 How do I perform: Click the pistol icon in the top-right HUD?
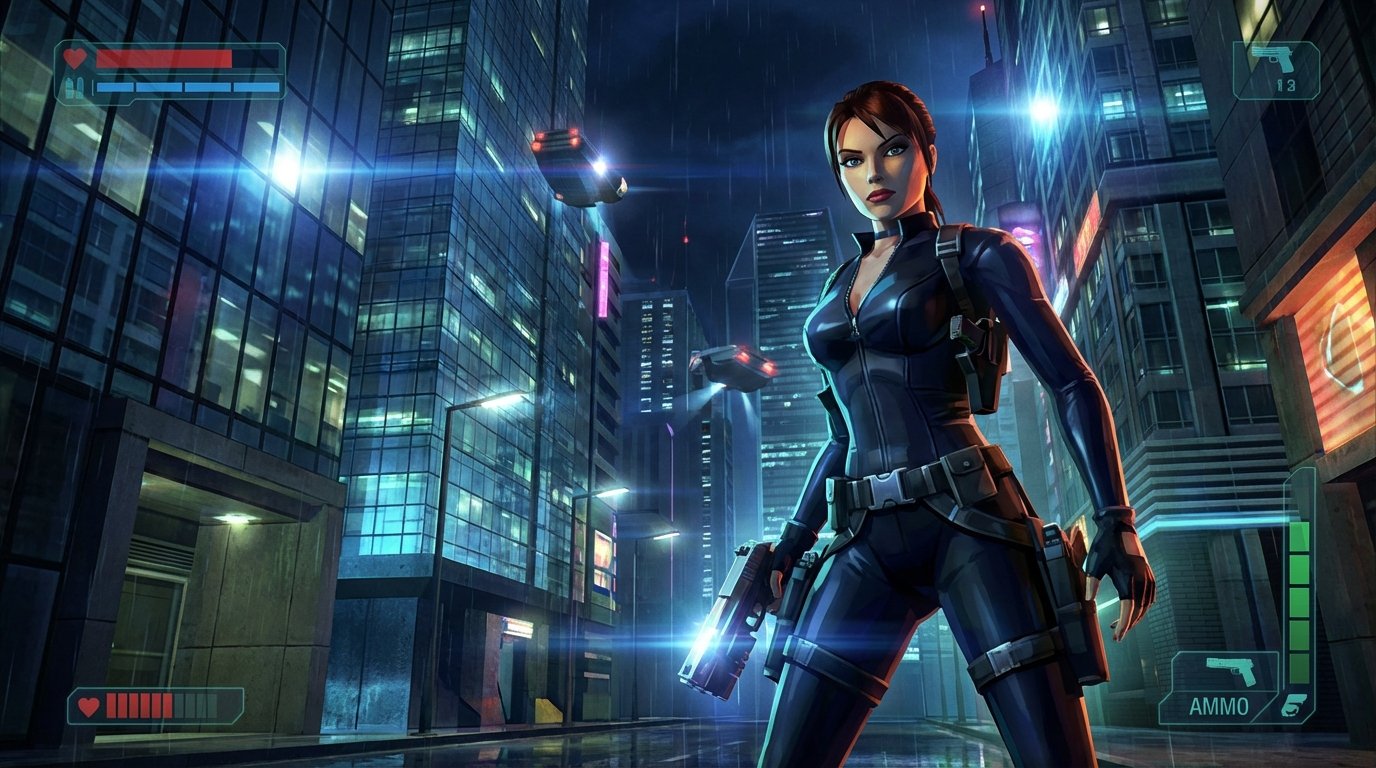pyautogui.click(x=1273, y=60)
